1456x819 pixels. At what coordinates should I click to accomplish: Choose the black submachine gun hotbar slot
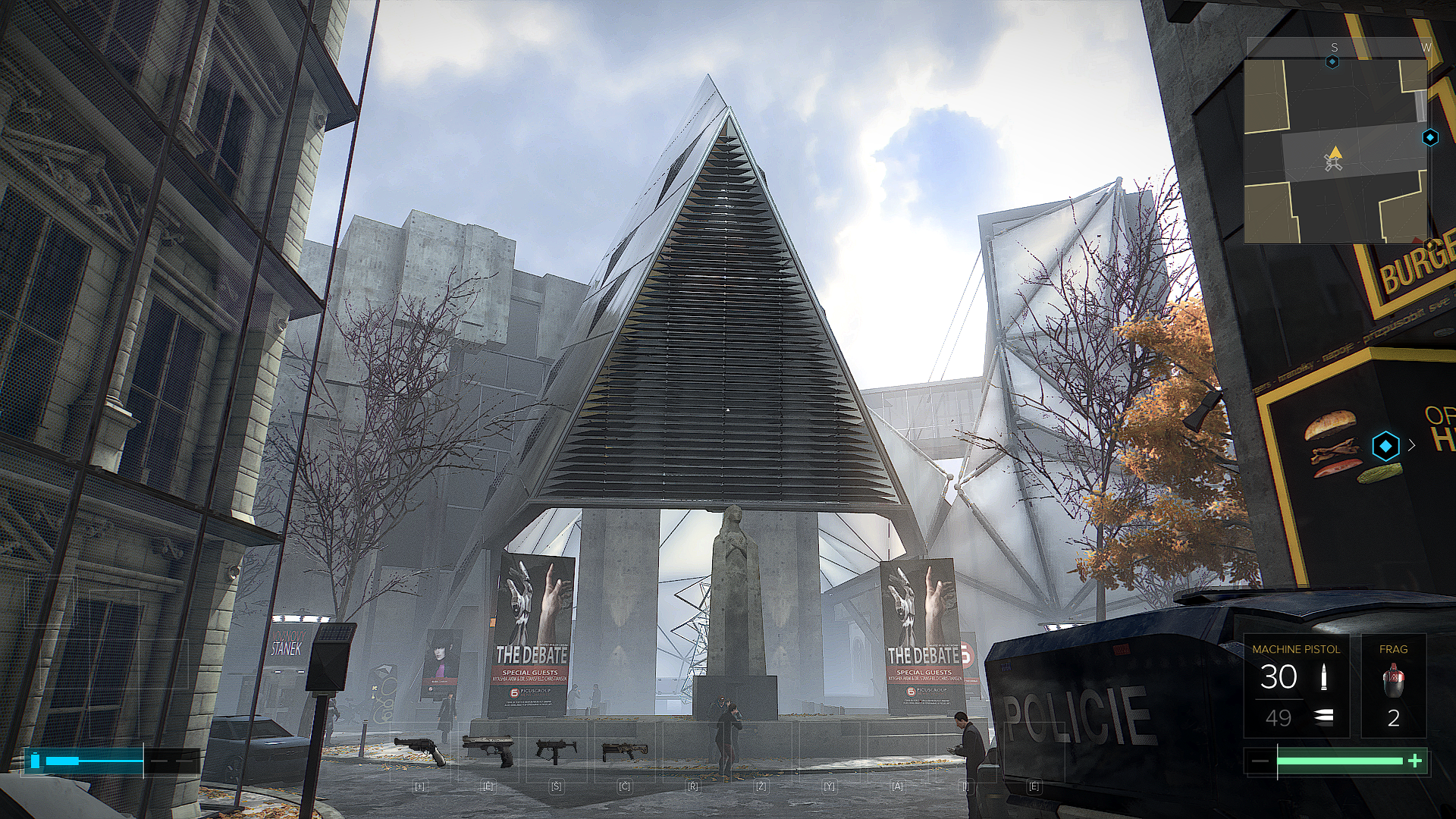click(x=556, y=751)
